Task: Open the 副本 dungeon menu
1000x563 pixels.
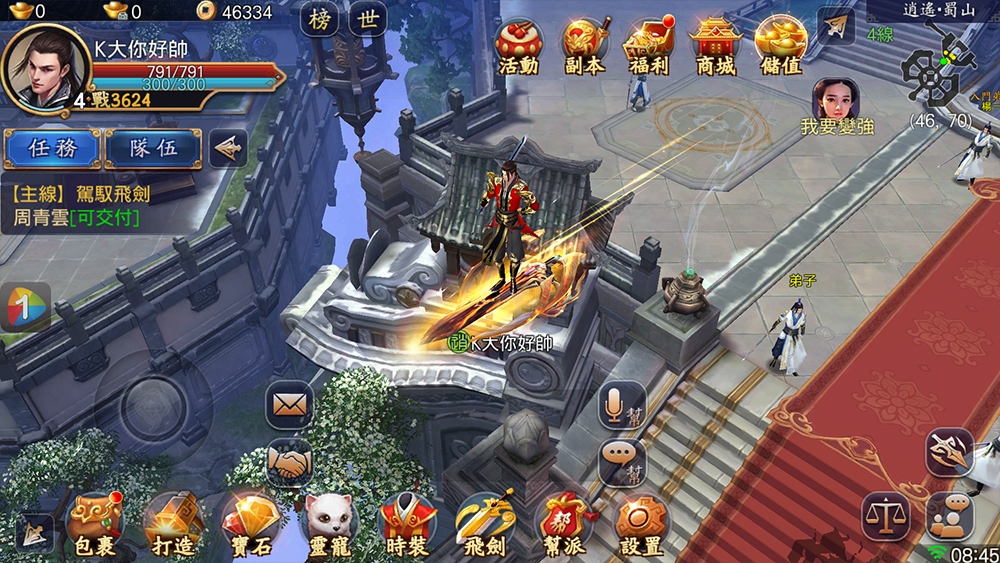Action: click(x=584, y=45)
